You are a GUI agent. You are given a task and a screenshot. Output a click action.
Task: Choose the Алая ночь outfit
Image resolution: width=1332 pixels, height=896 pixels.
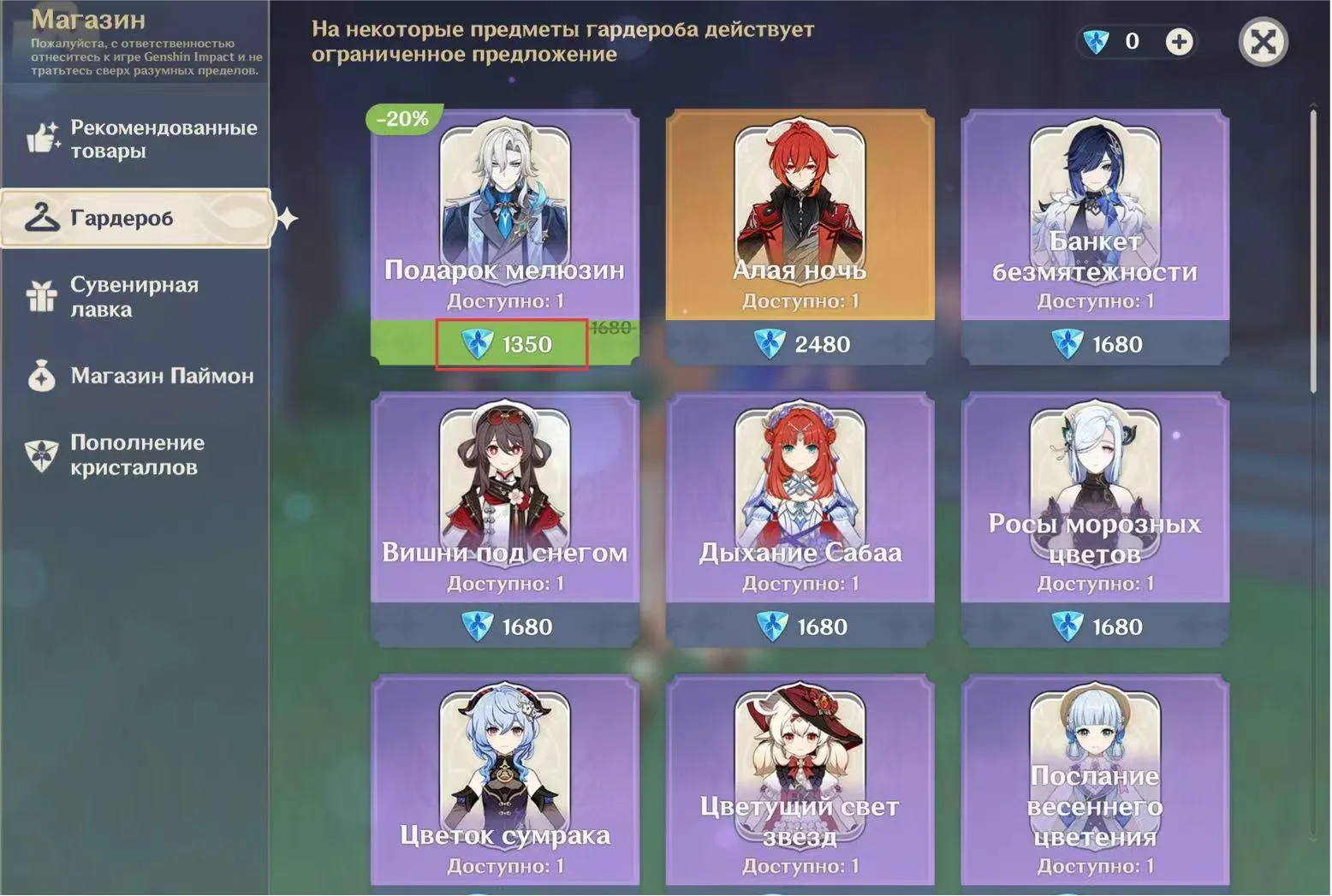pyautogui.click(x=800, y=214)
